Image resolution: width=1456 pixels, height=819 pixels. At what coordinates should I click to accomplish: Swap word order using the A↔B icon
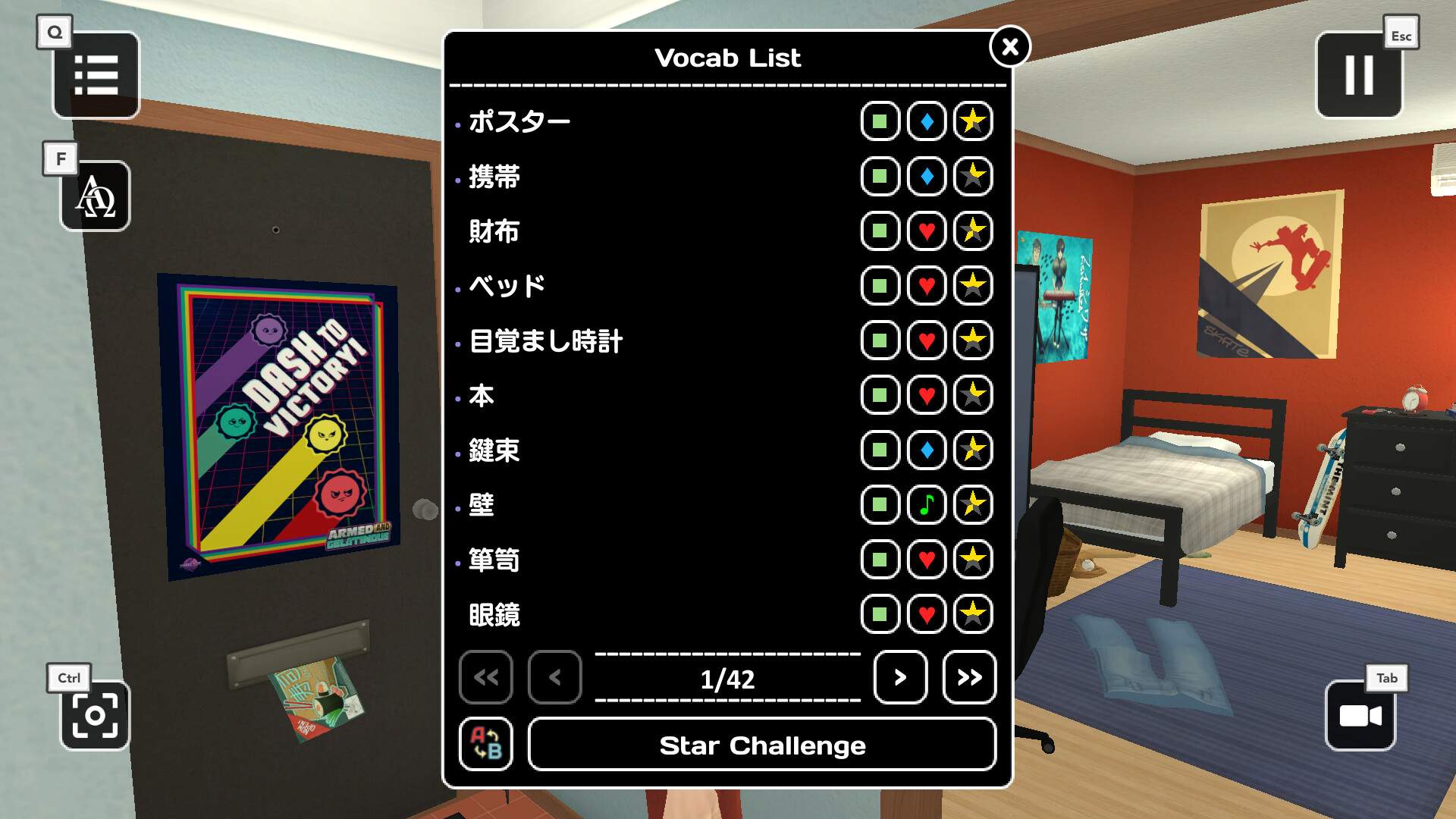(487, 744)
